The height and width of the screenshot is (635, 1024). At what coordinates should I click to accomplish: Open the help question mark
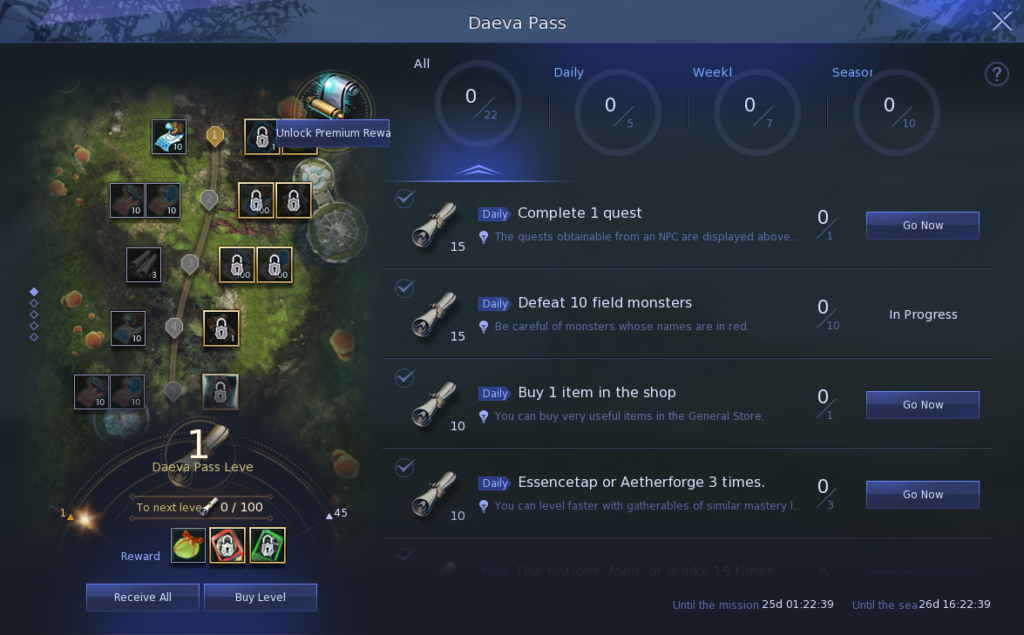click(x=996, y=74)
